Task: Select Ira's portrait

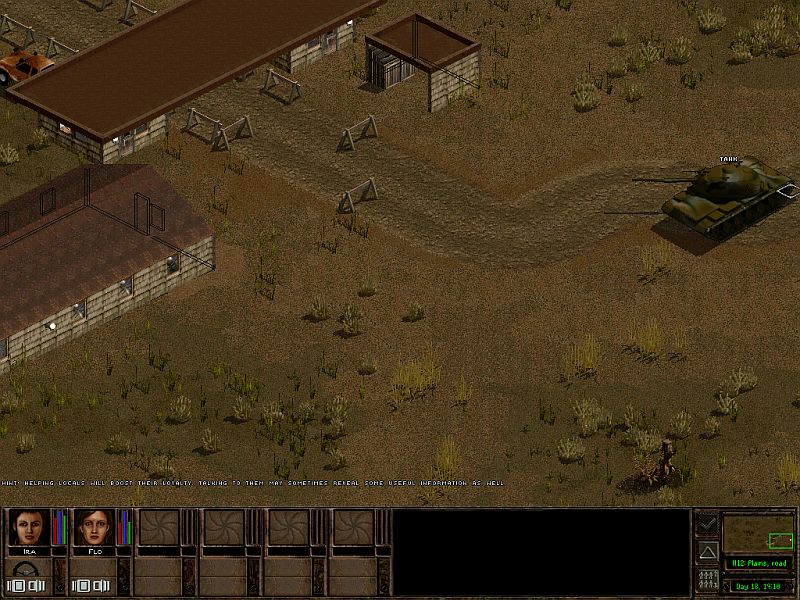Action: coord(28,528)
